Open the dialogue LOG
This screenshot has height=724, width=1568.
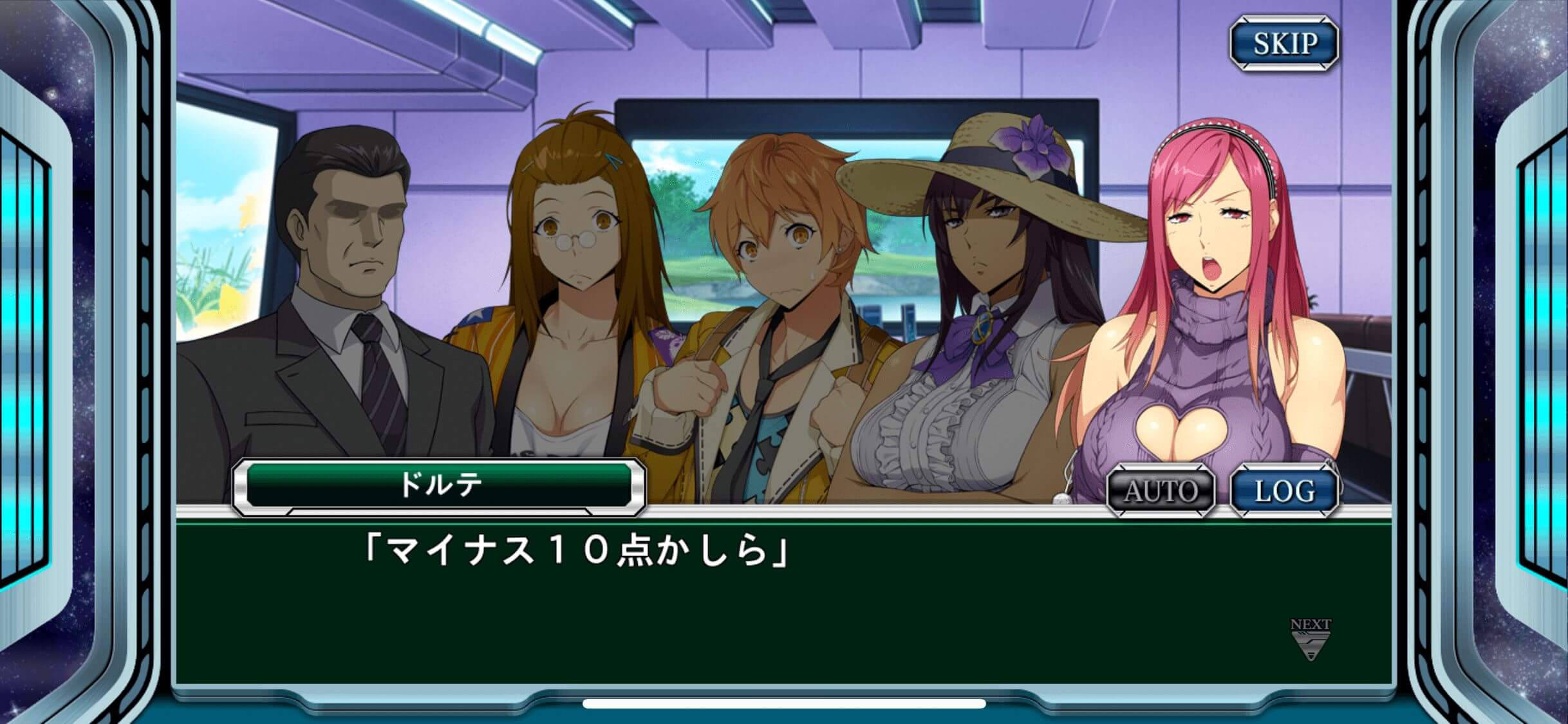tap(1284, 491)
